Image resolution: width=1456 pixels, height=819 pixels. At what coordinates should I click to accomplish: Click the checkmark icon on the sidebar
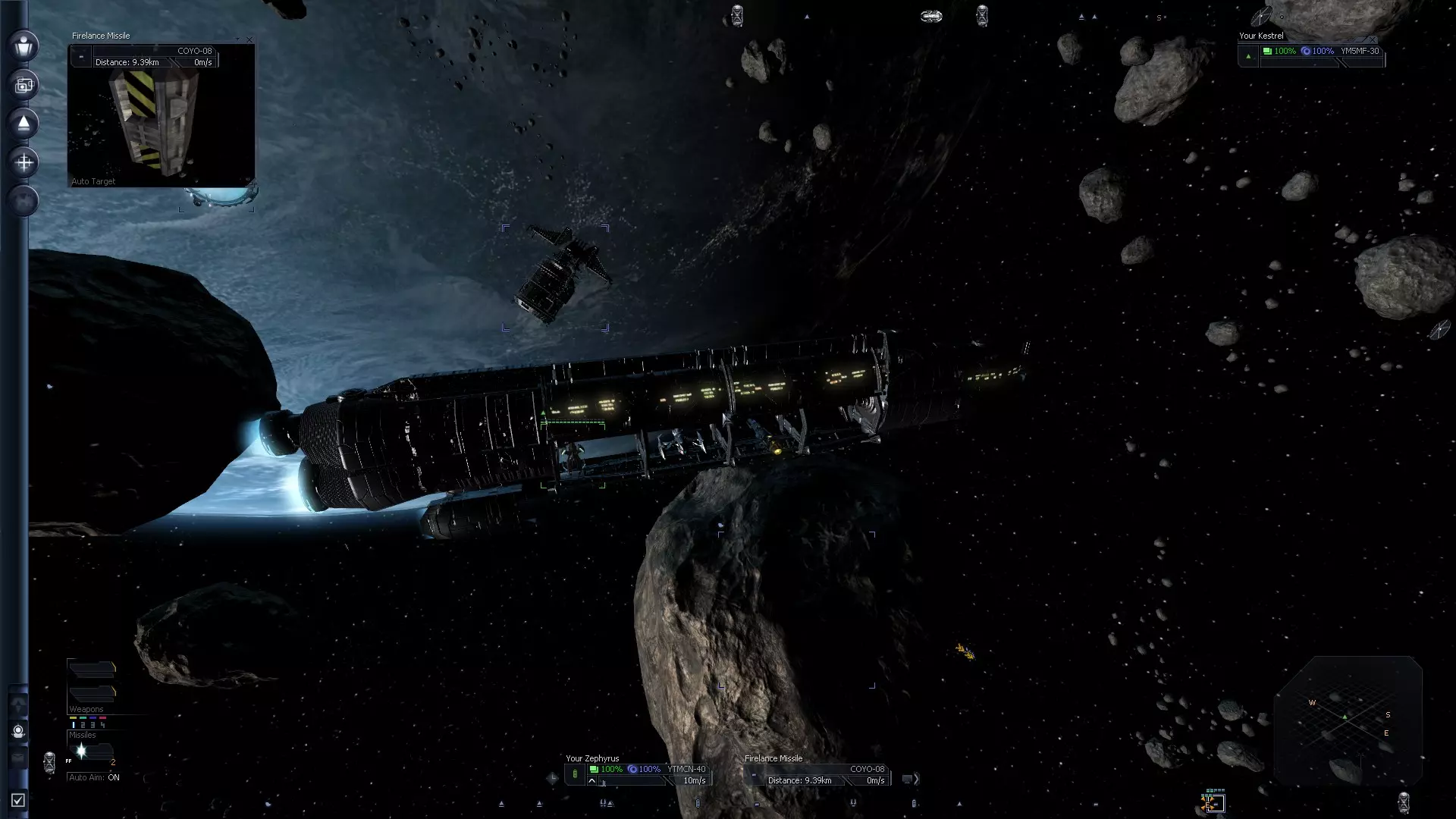coord(18,800)
